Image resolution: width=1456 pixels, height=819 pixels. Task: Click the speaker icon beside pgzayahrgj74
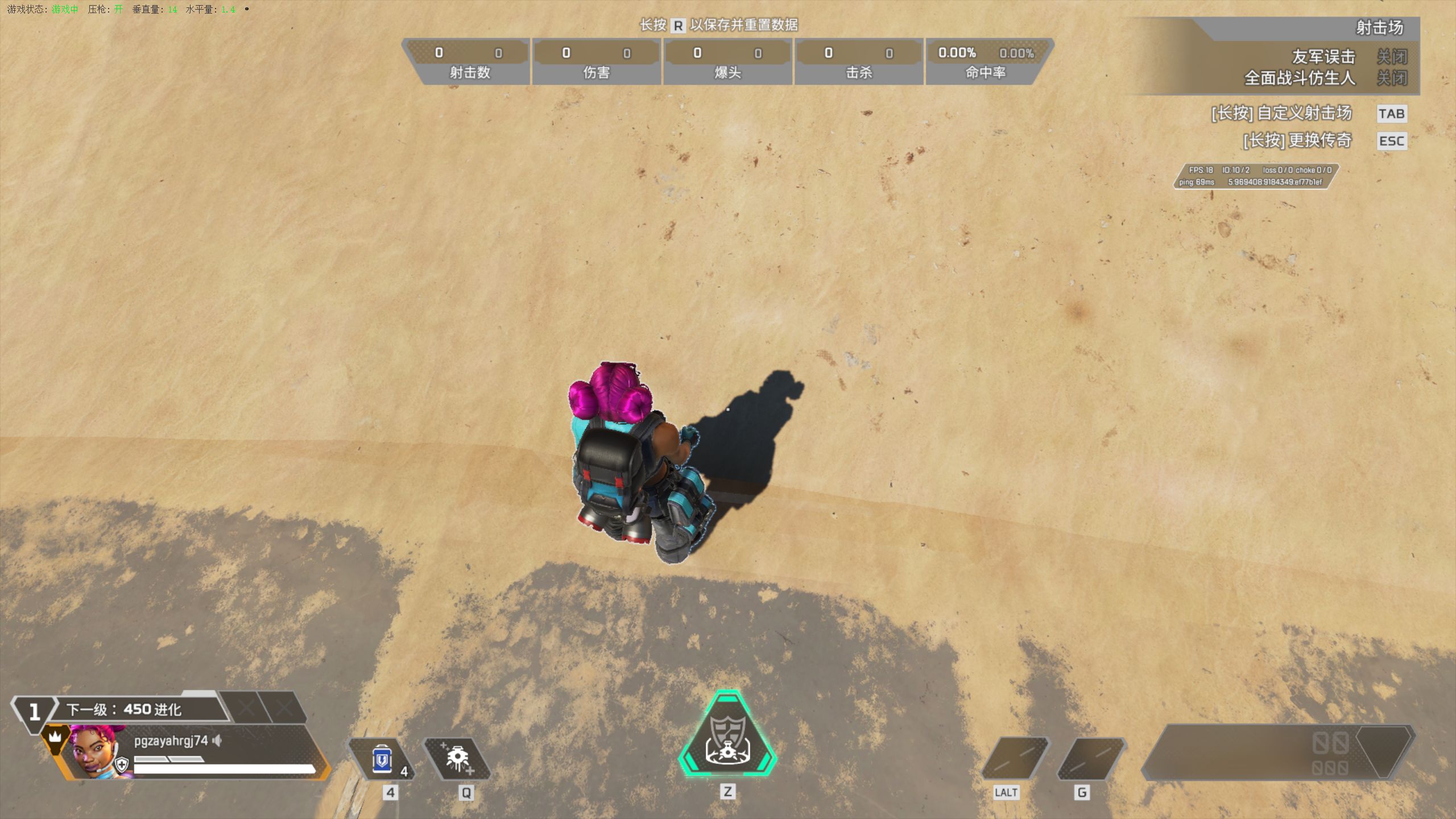pyautogui.click(x=217, y=741)
